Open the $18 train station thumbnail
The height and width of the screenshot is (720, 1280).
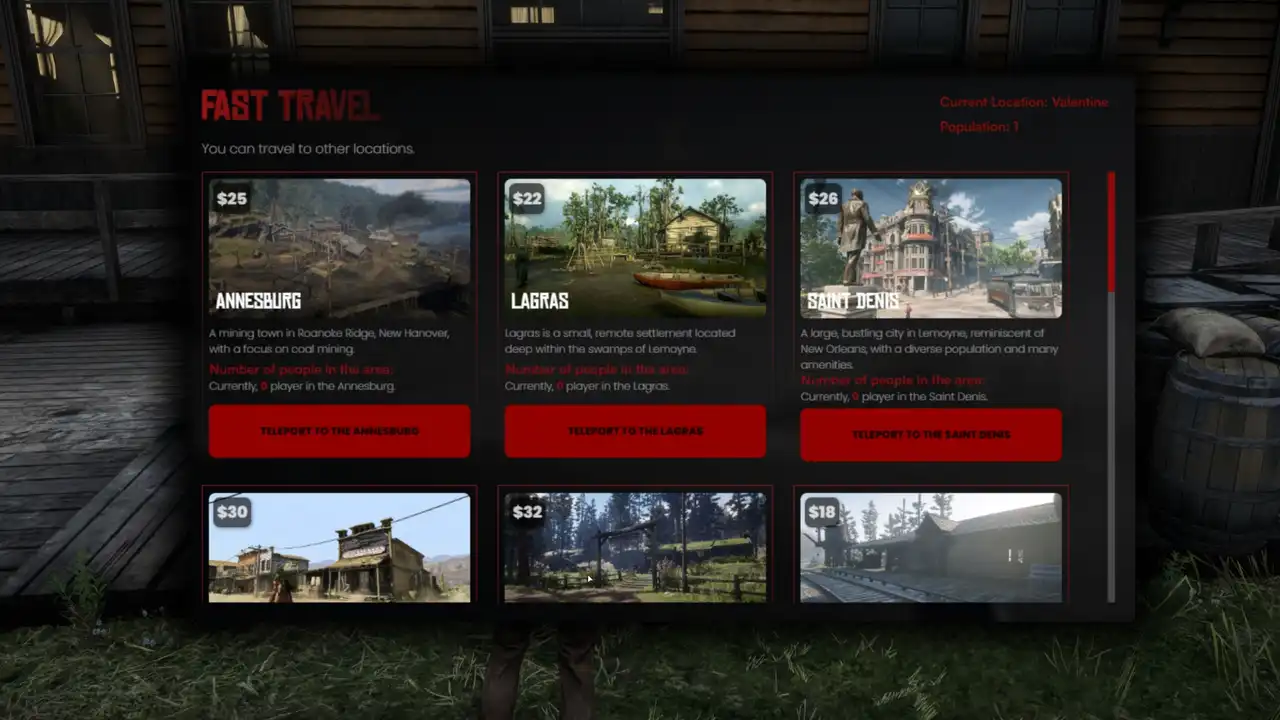coord(930,547)
